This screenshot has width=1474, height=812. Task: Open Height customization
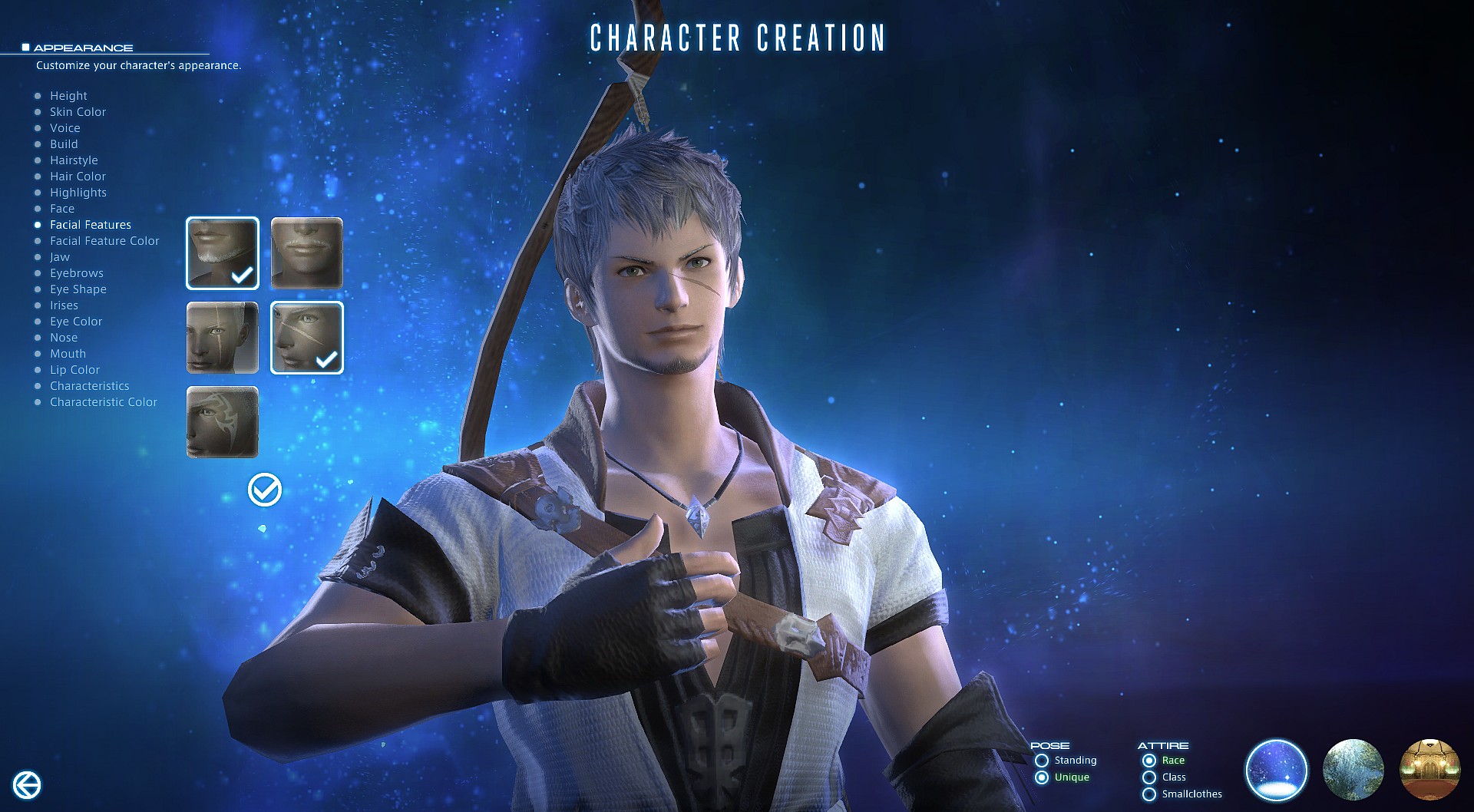pos(68,95)
